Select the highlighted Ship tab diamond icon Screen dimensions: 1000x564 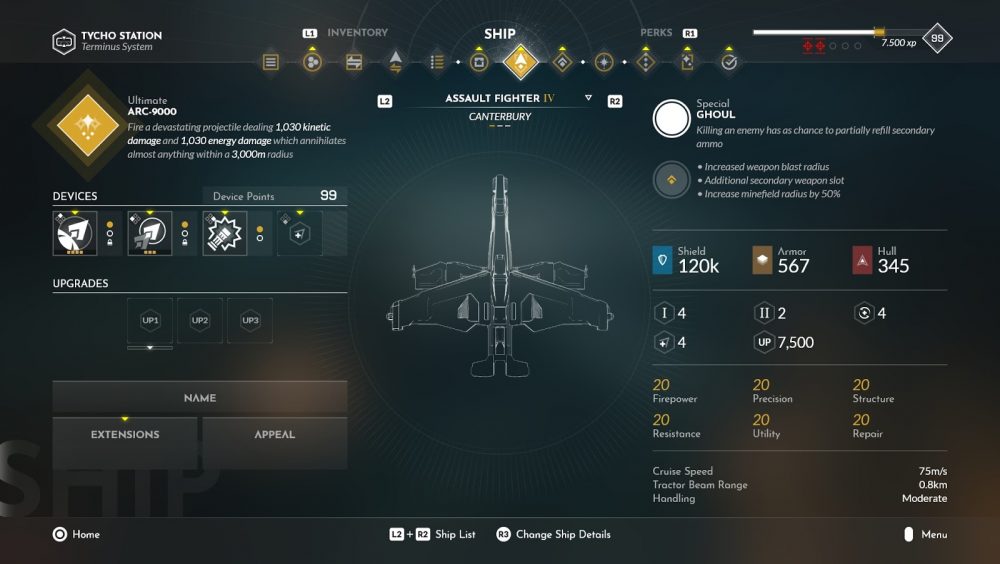(520, 62)
